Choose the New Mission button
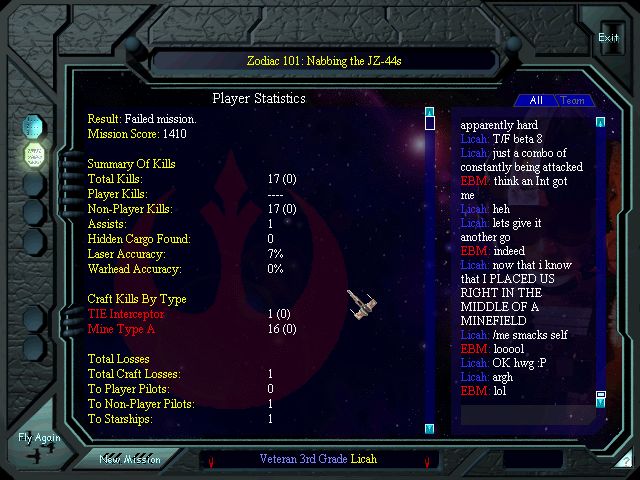This screenshot has width=640, height=480. (x=129, y=459)
